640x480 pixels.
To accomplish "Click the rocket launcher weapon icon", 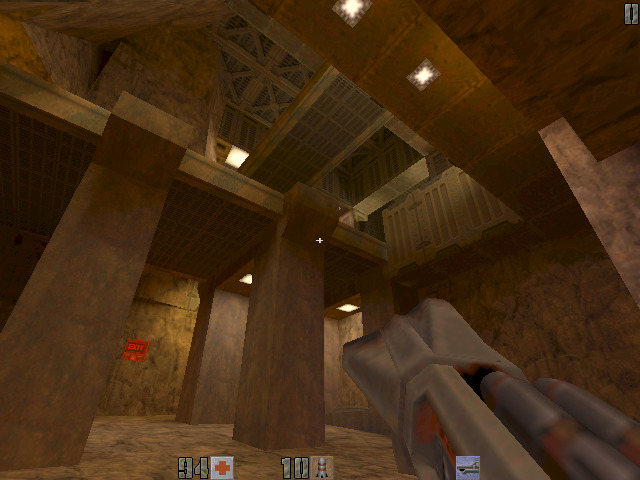I will 467,467.
